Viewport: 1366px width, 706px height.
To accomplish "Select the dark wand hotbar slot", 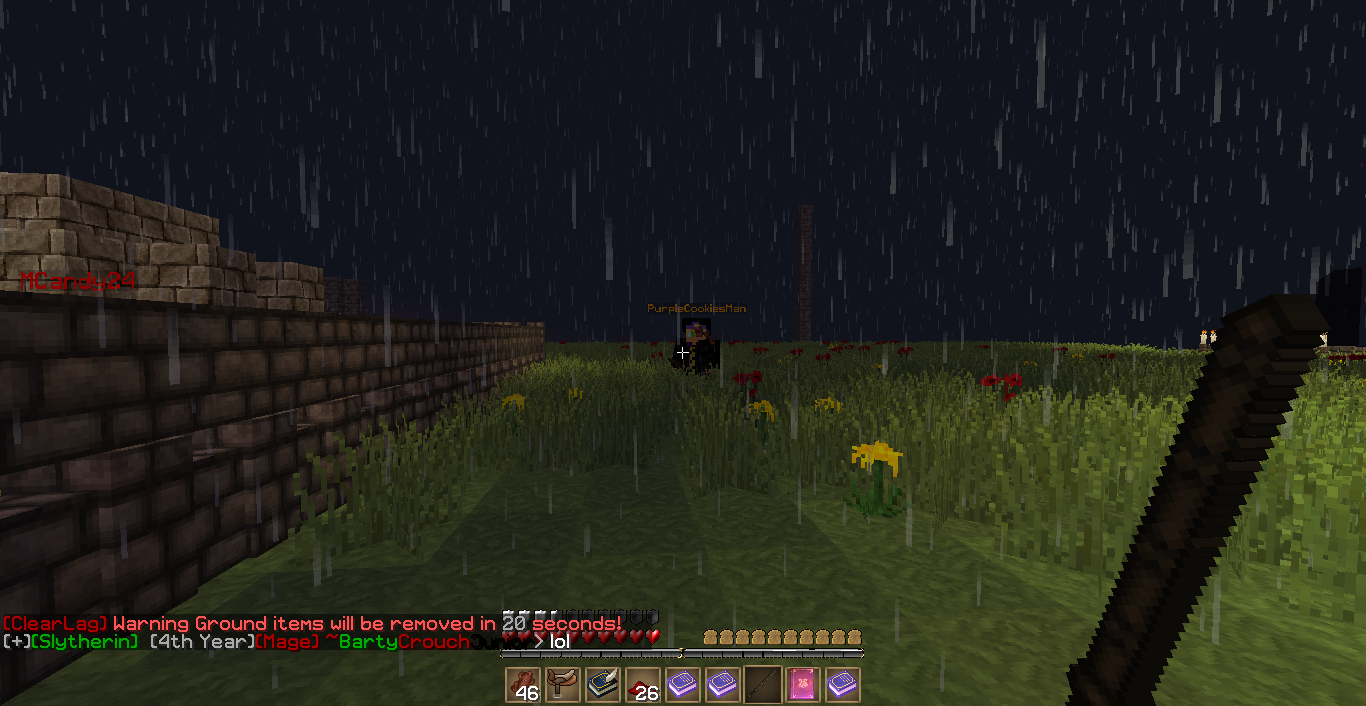I will 763,685.
